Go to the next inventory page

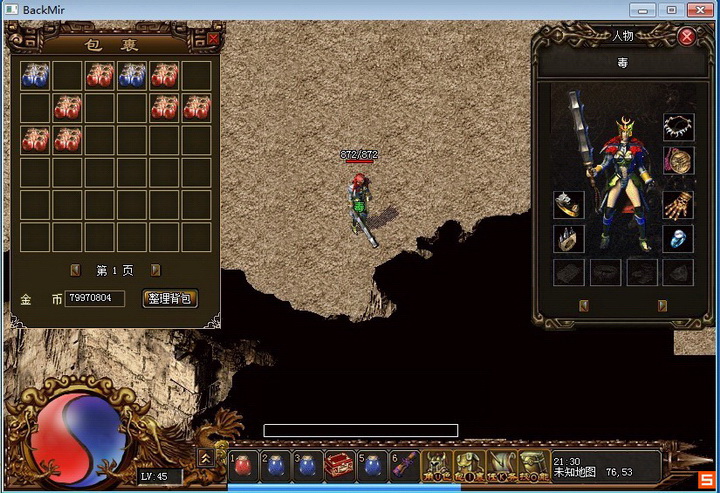click(x=155, y=270)
